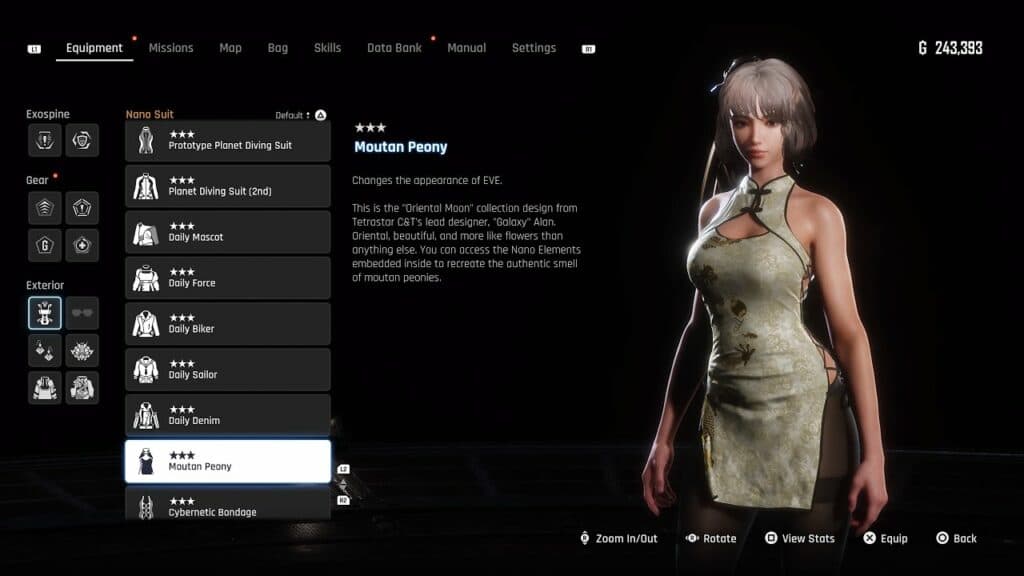
Task: Open the gear slot marked with G
Action: tap(45, 245)
